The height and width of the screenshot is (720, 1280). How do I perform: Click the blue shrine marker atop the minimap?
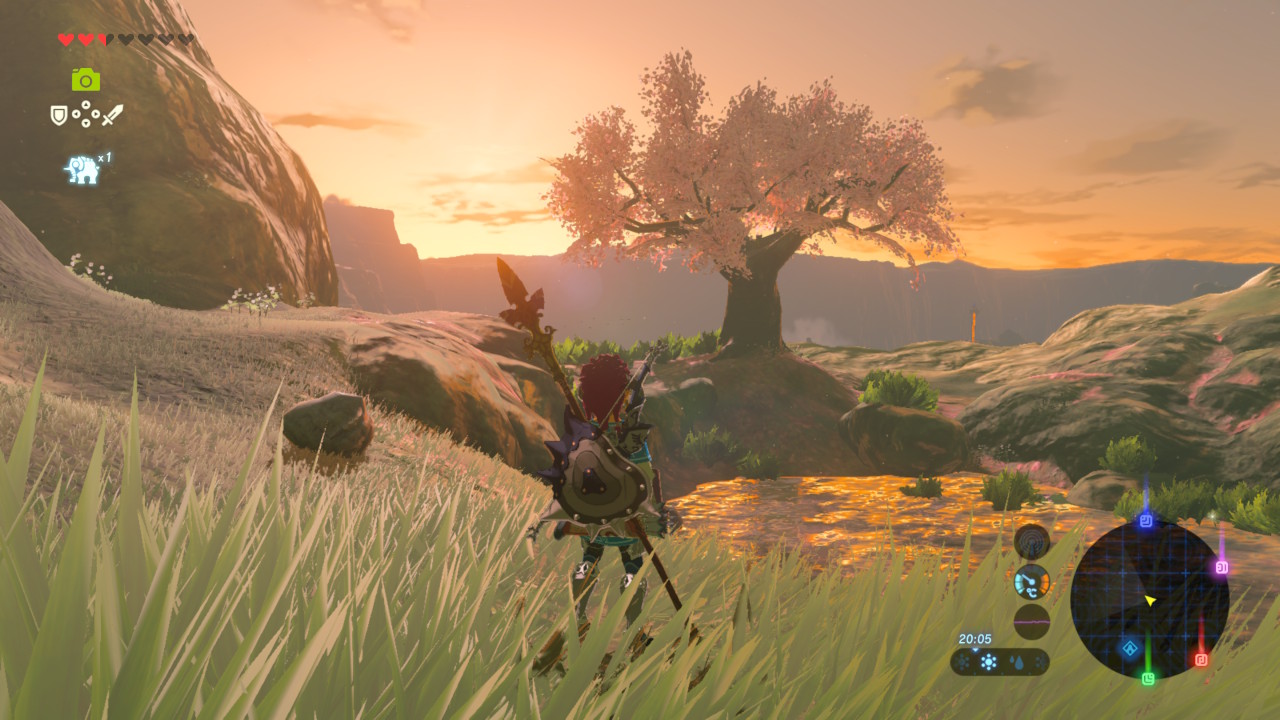pyautogui.click(x=1146, y=521)
